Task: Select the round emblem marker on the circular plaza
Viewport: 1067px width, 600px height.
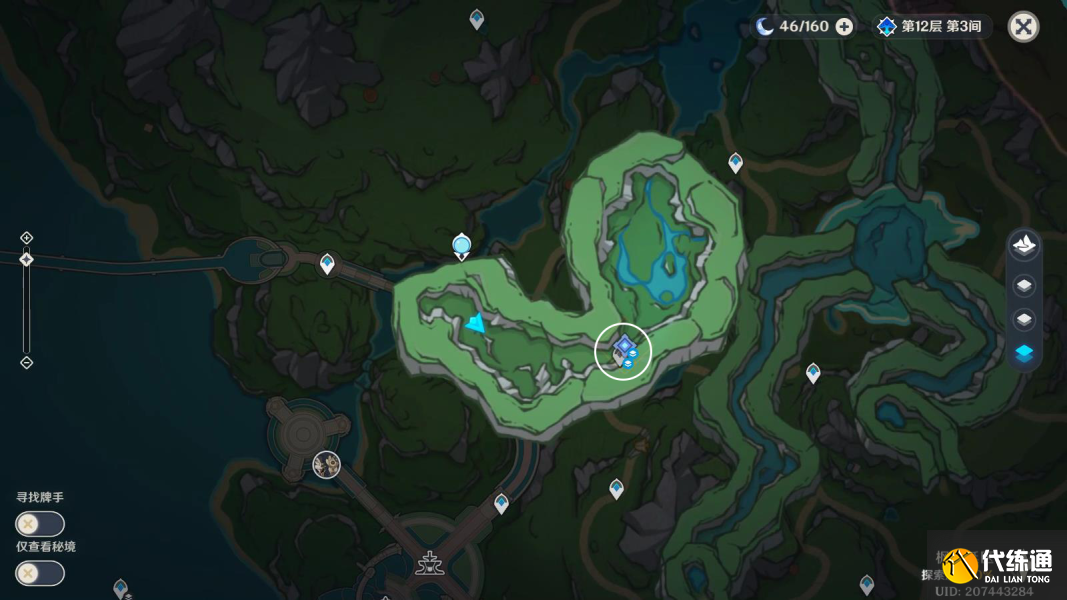Action: [326, 464]
